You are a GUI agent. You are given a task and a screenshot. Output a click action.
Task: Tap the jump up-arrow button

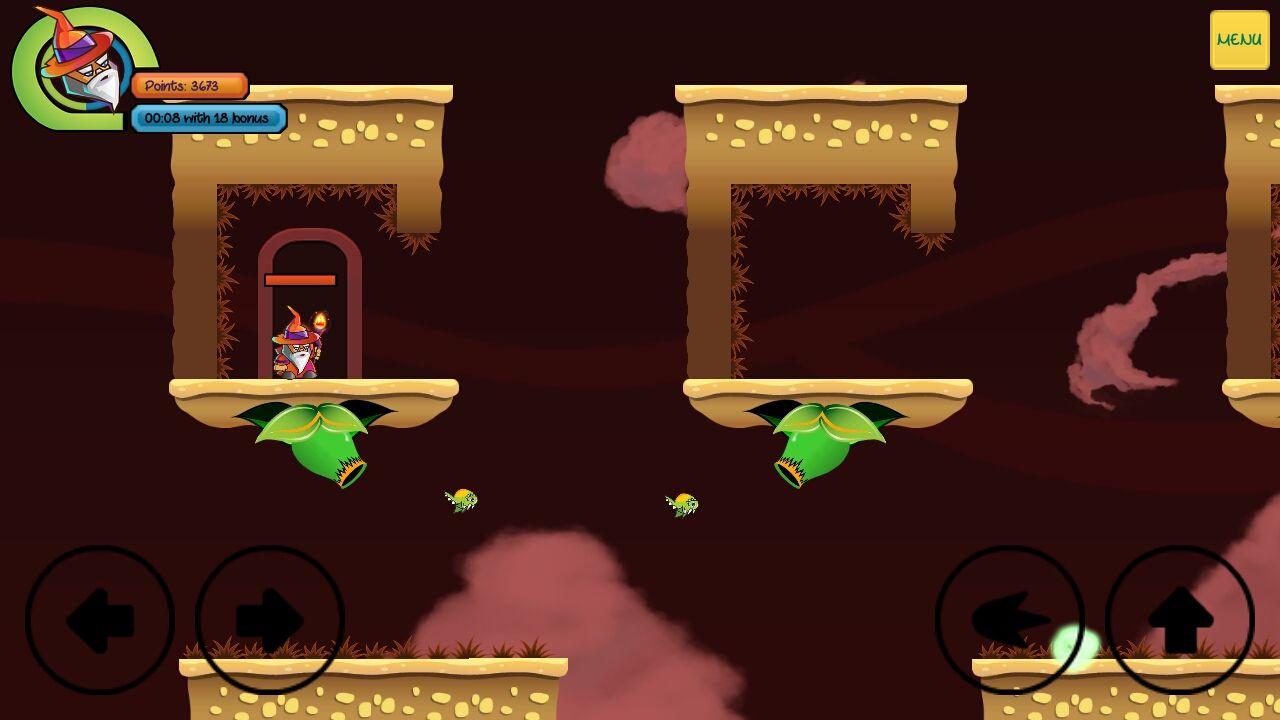click(1180, 620)
